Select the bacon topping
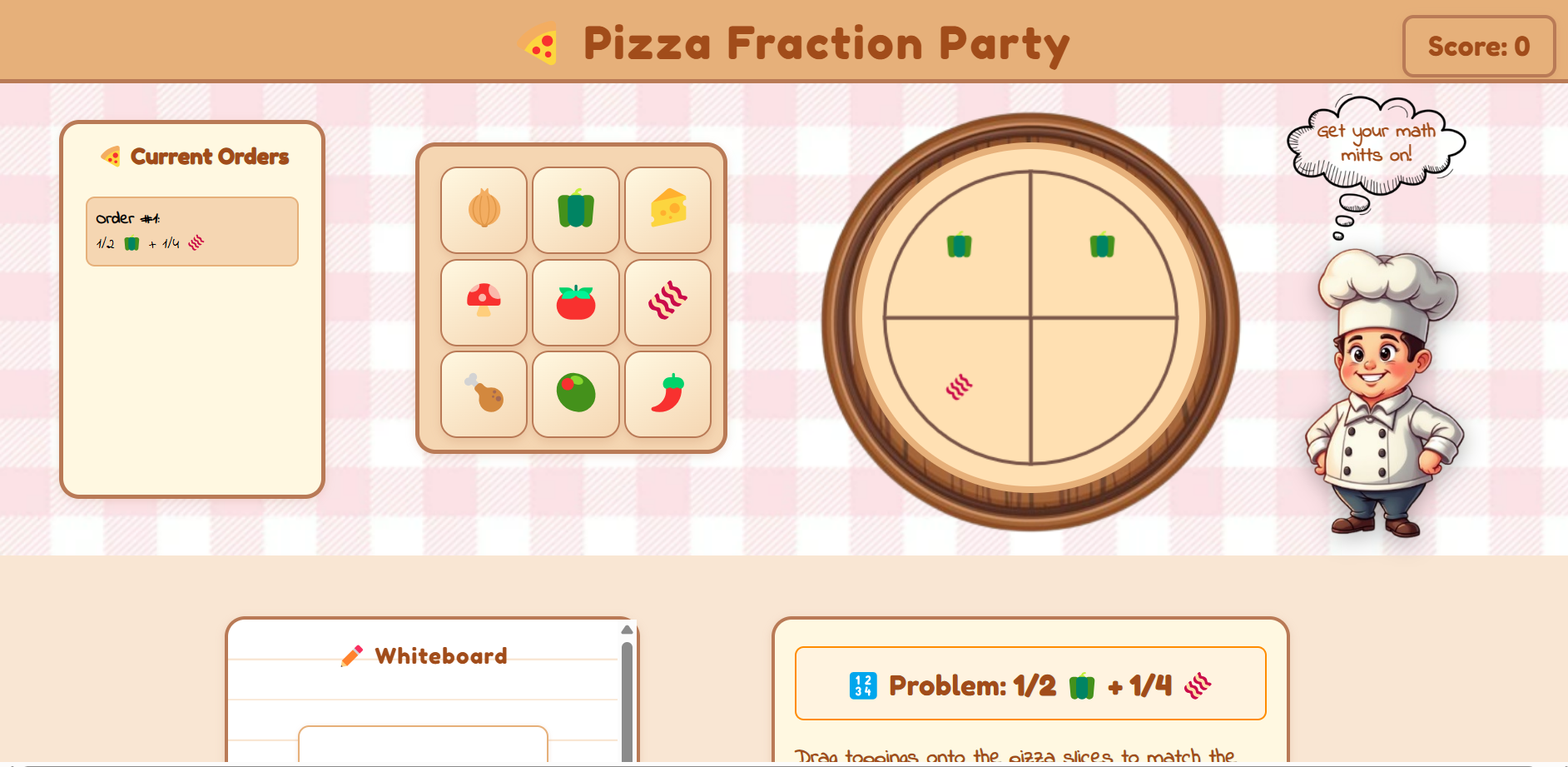 click(x=668, y=301)
